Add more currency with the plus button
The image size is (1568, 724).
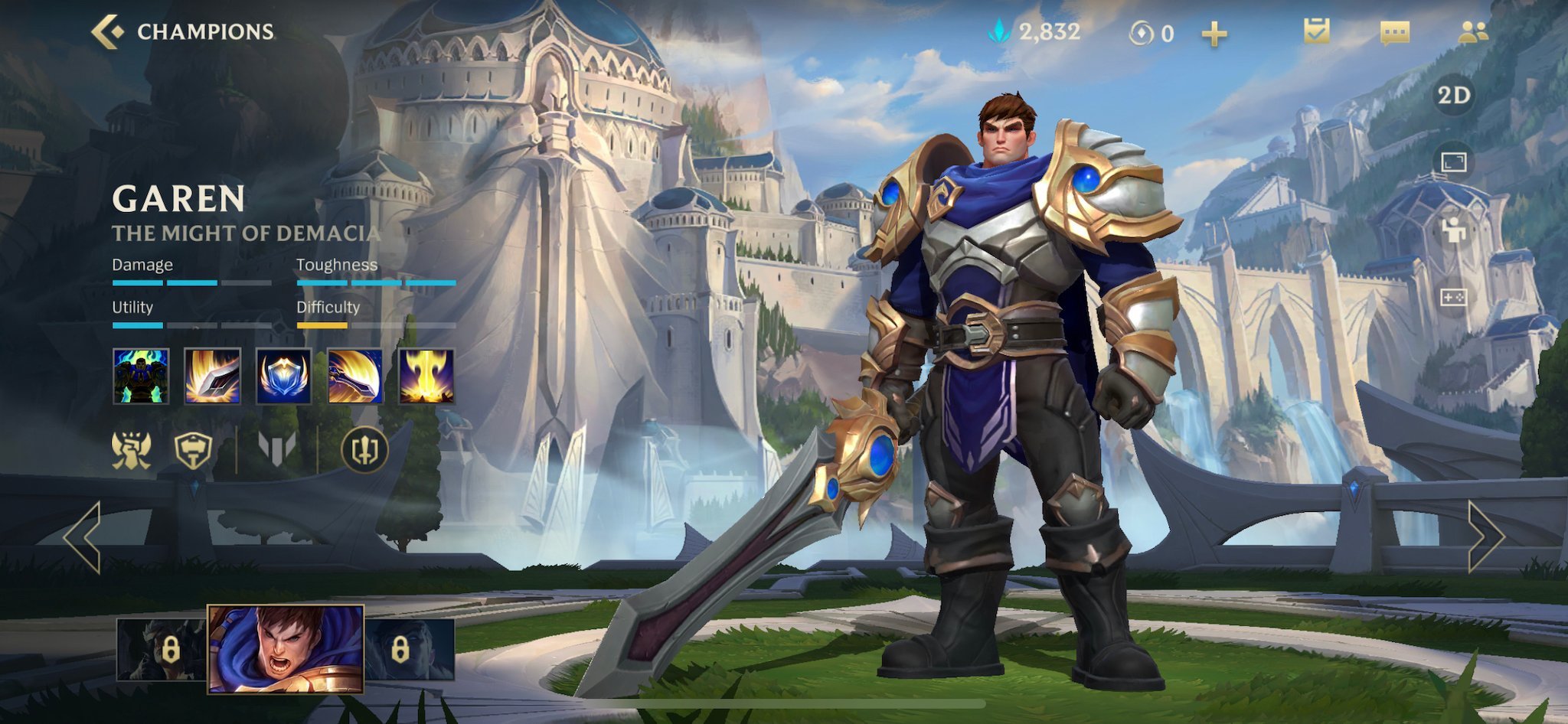[1214, 34]
